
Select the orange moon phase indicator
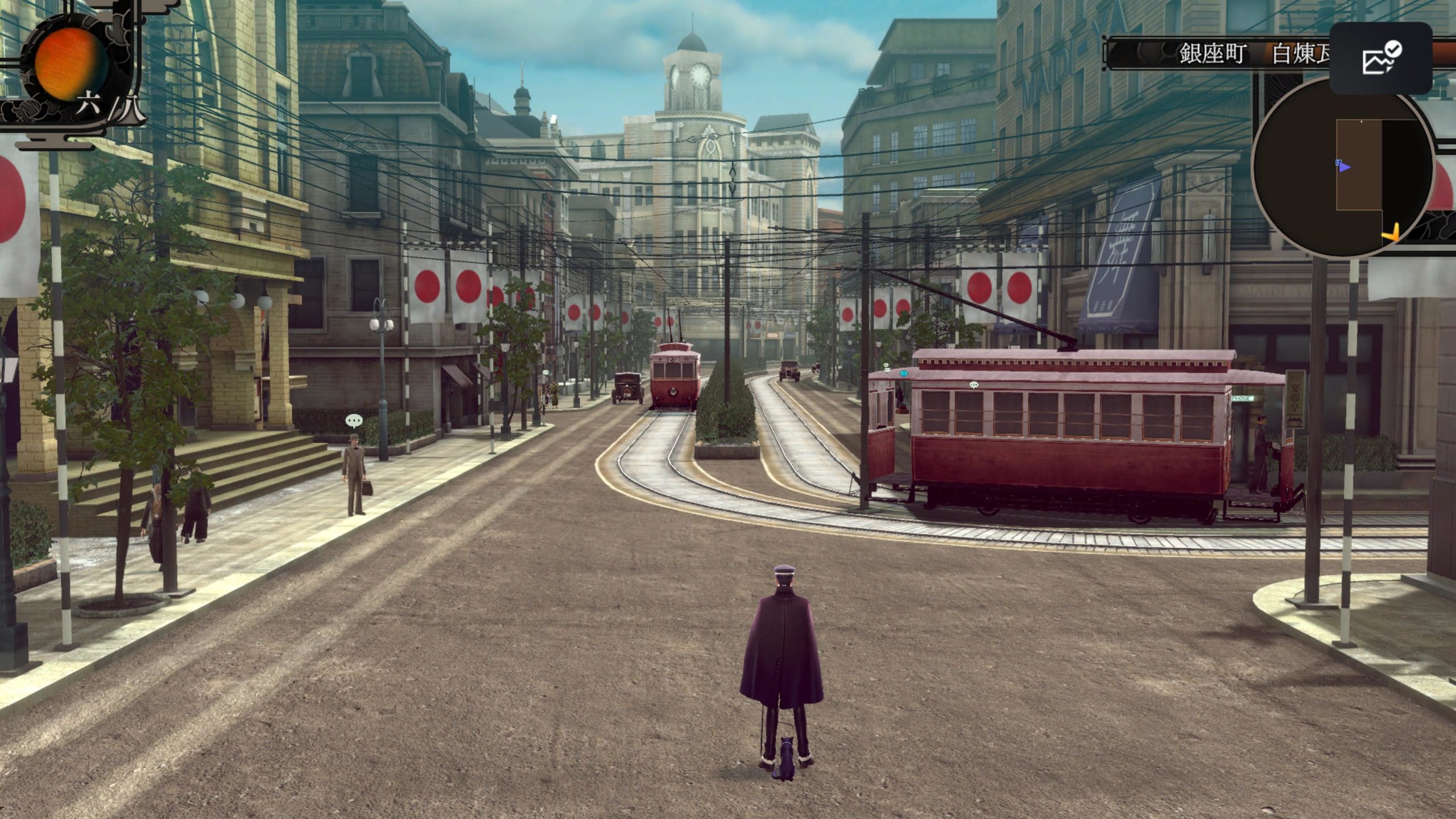point(70,64)
